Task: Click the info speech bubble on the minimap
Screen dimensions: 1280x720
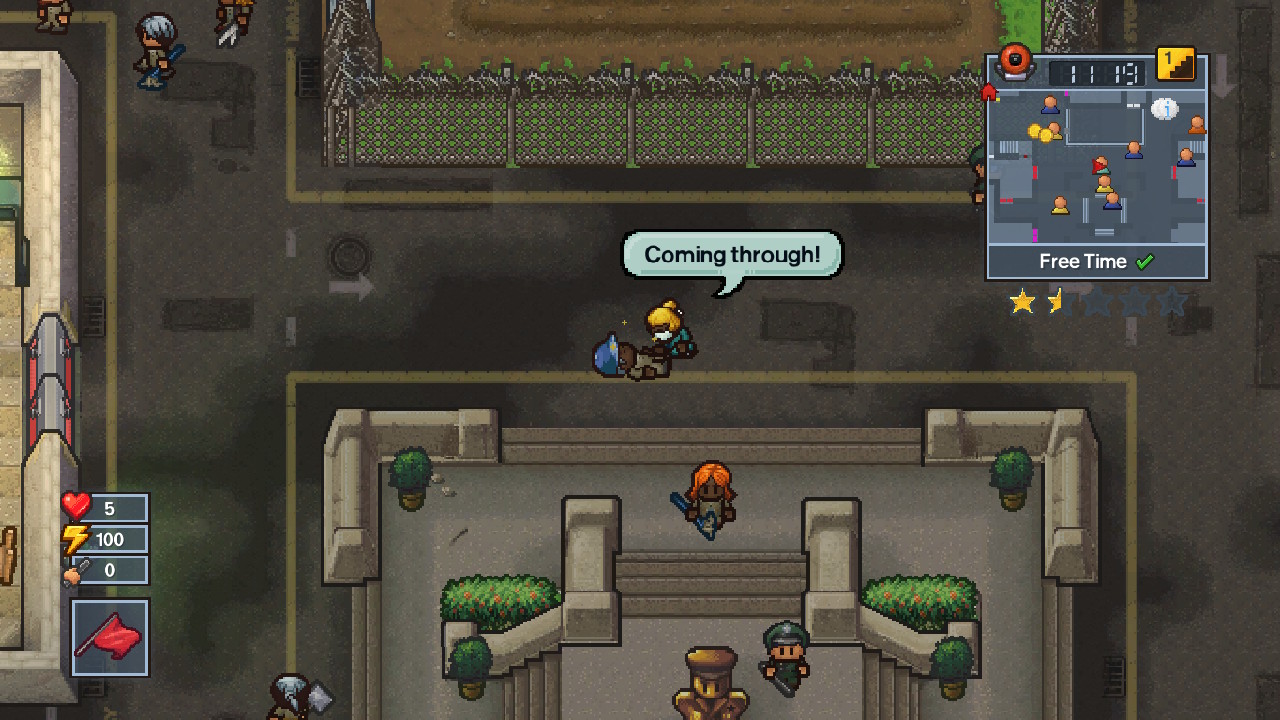Action: [x=1167, y=110]
